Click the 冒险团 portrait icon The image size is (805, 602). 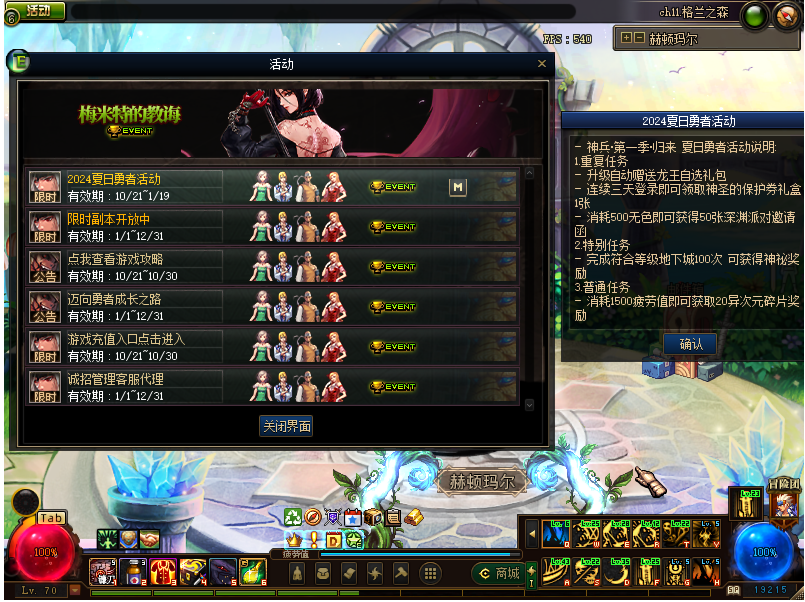click(x=784, y=504)
